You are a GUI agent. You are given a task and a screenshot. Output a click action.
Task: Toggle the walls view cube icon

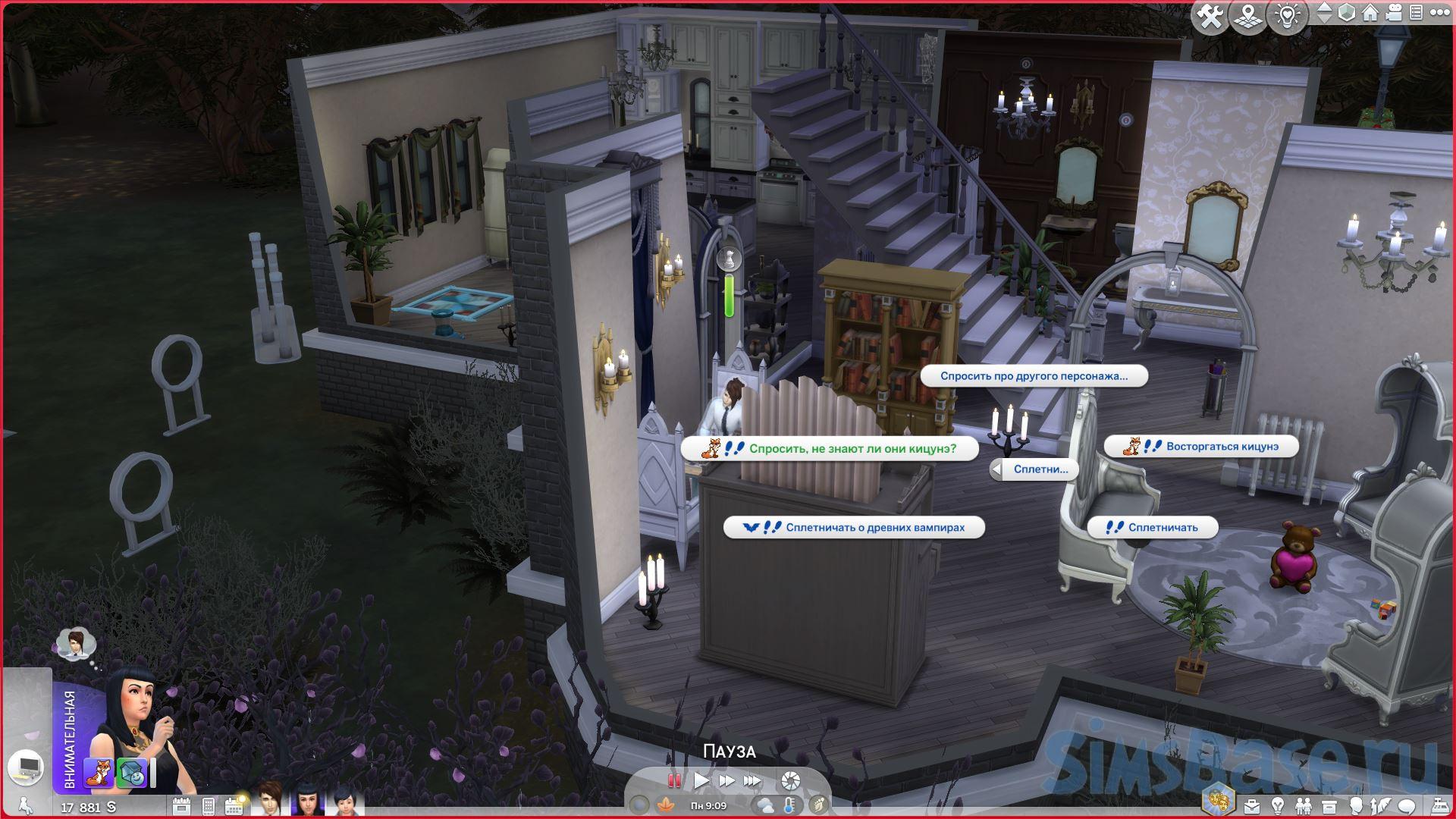coord(1347,13)
